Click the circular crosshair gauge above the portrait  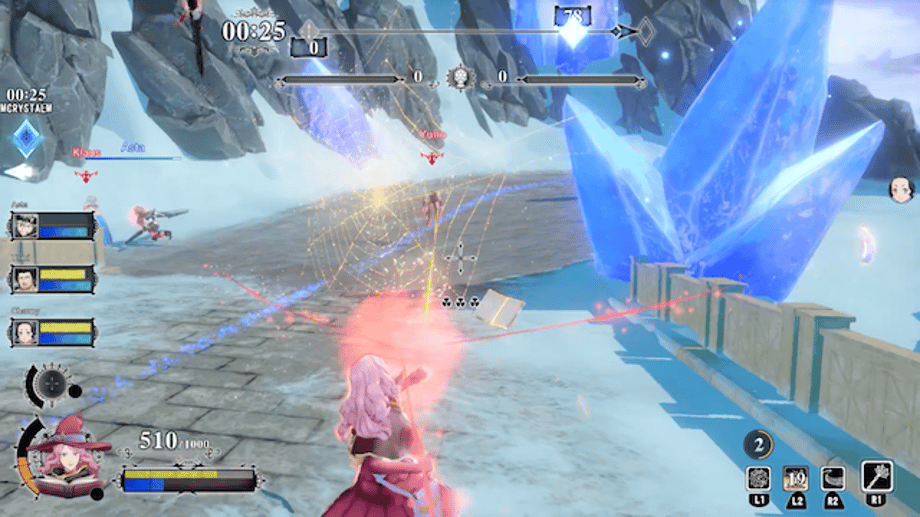click(x=48, y=384)
